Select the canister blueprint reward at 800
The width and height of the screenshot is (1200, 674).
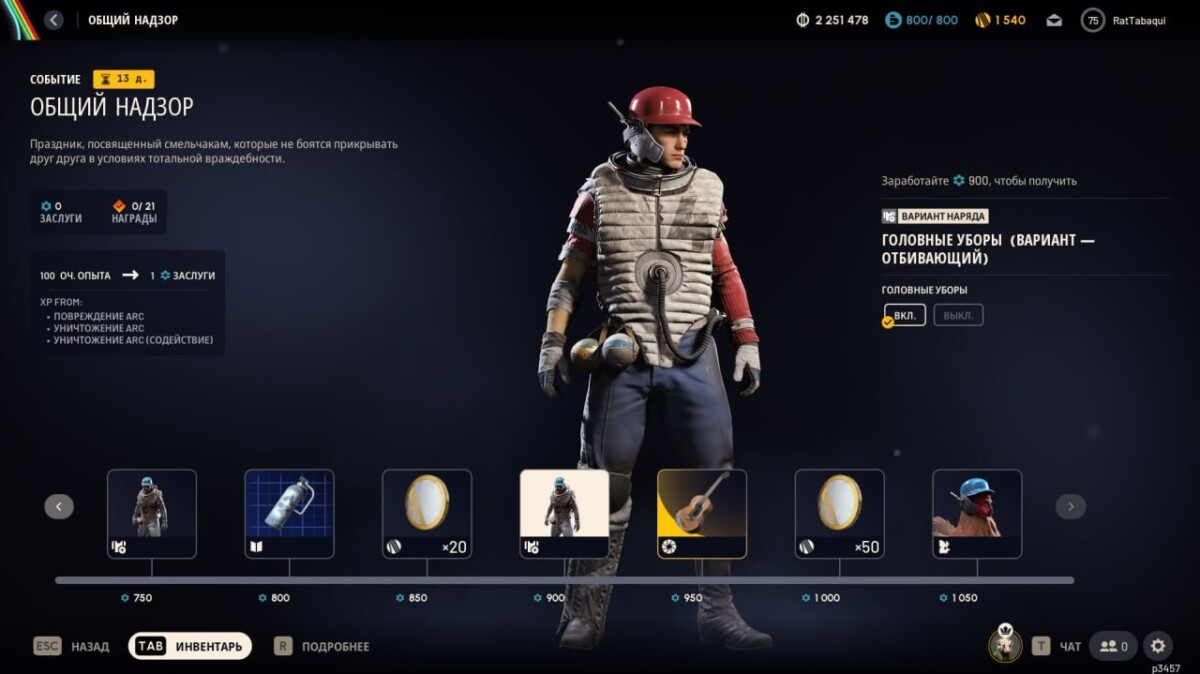coord(289,513)
